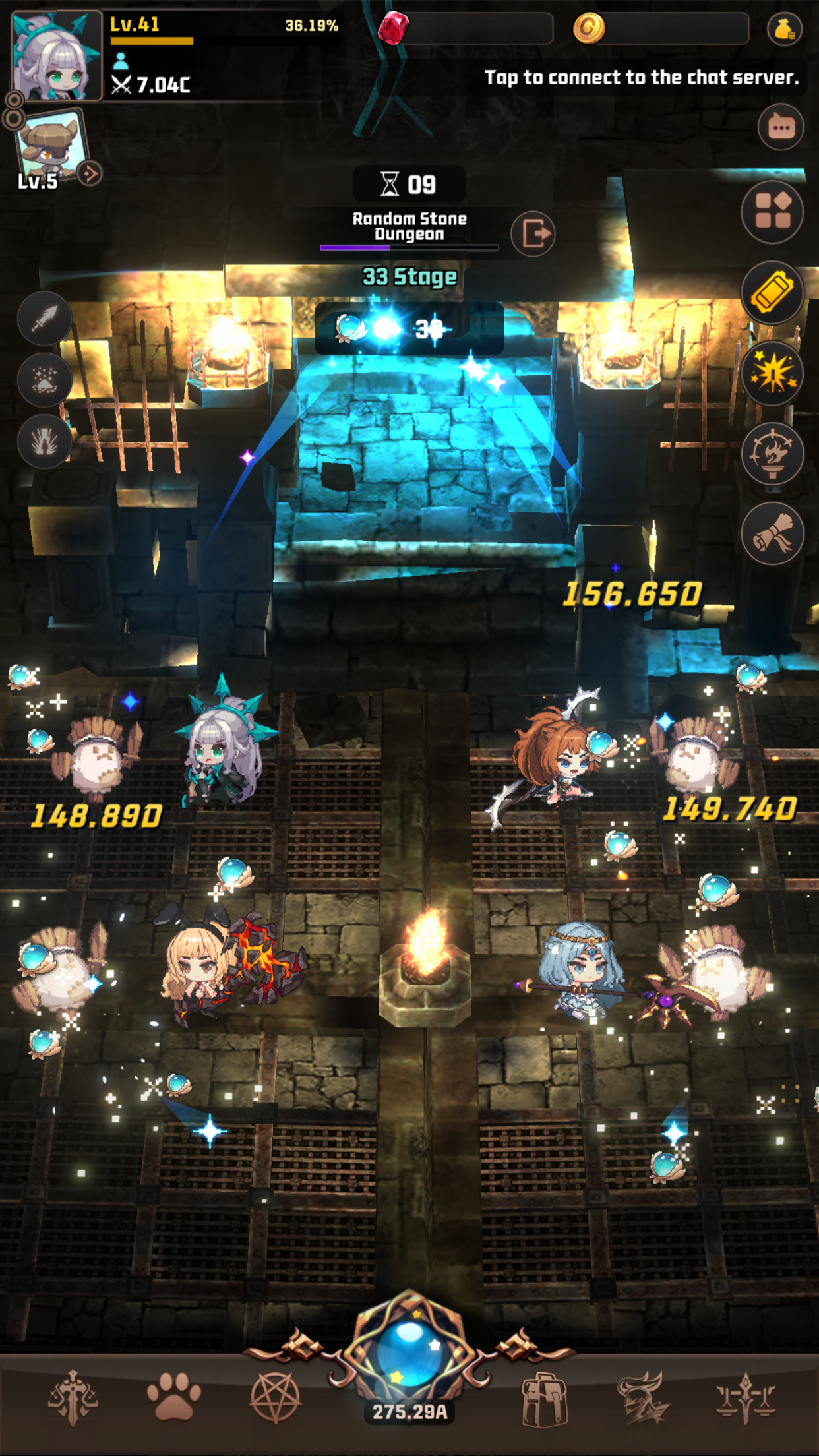Activate the sword slash skill icon

point(45,318)
